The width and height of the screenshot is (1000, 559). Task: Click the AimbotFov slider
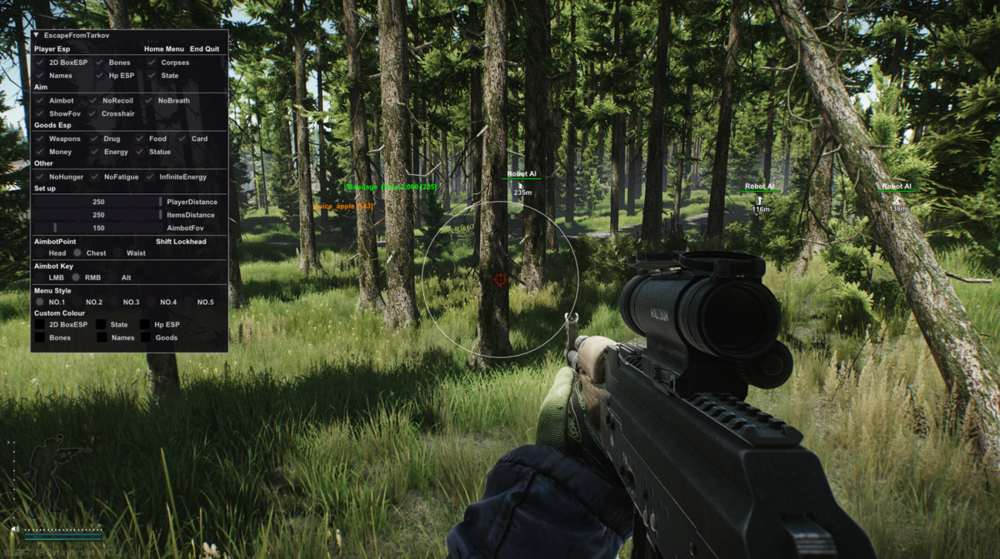click(x=97, y=228)
